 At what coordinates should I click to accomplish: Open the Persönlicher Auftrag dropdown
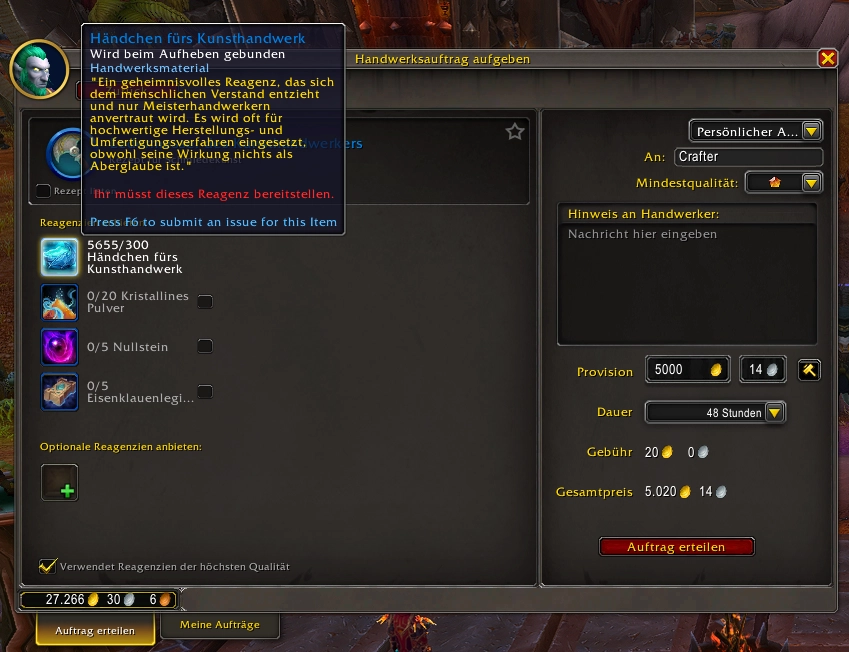click(x=755, y=131)
